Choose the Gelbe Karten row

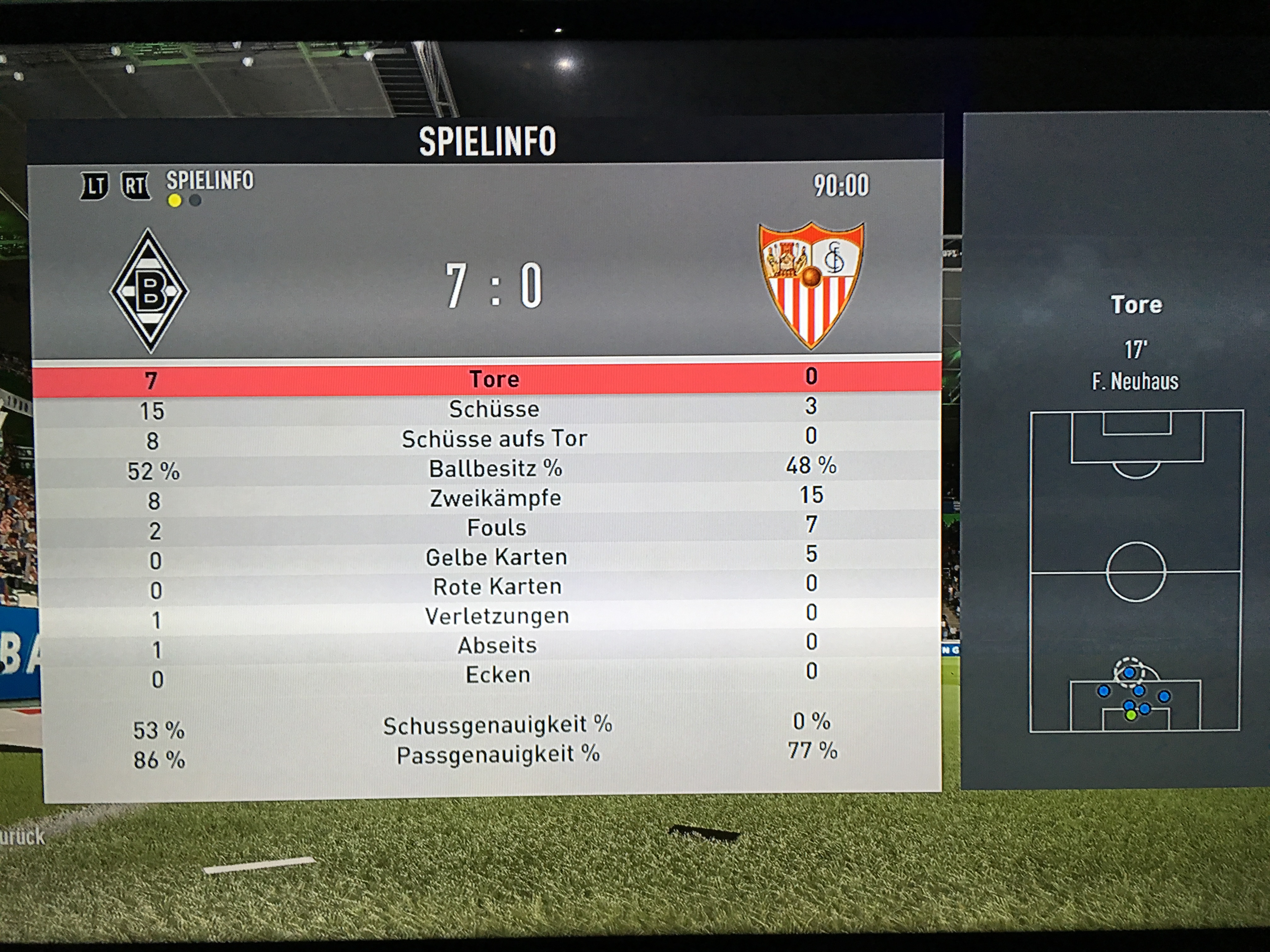(x=496, y=557)
